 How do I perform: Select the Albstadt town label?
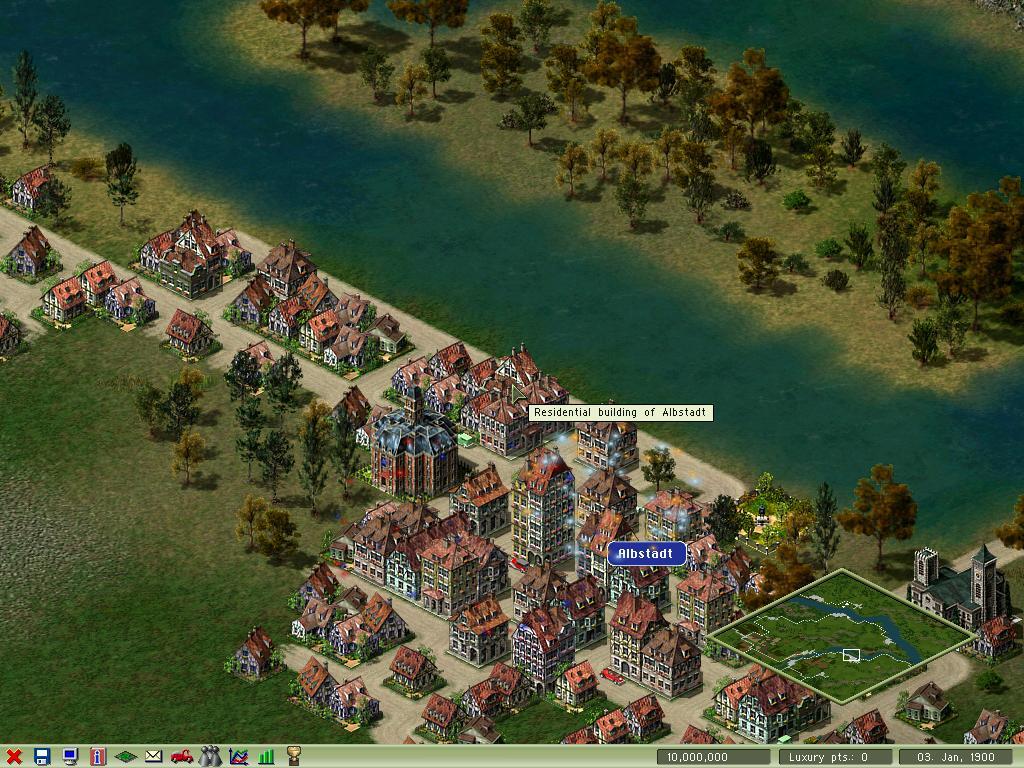[647, 554]
